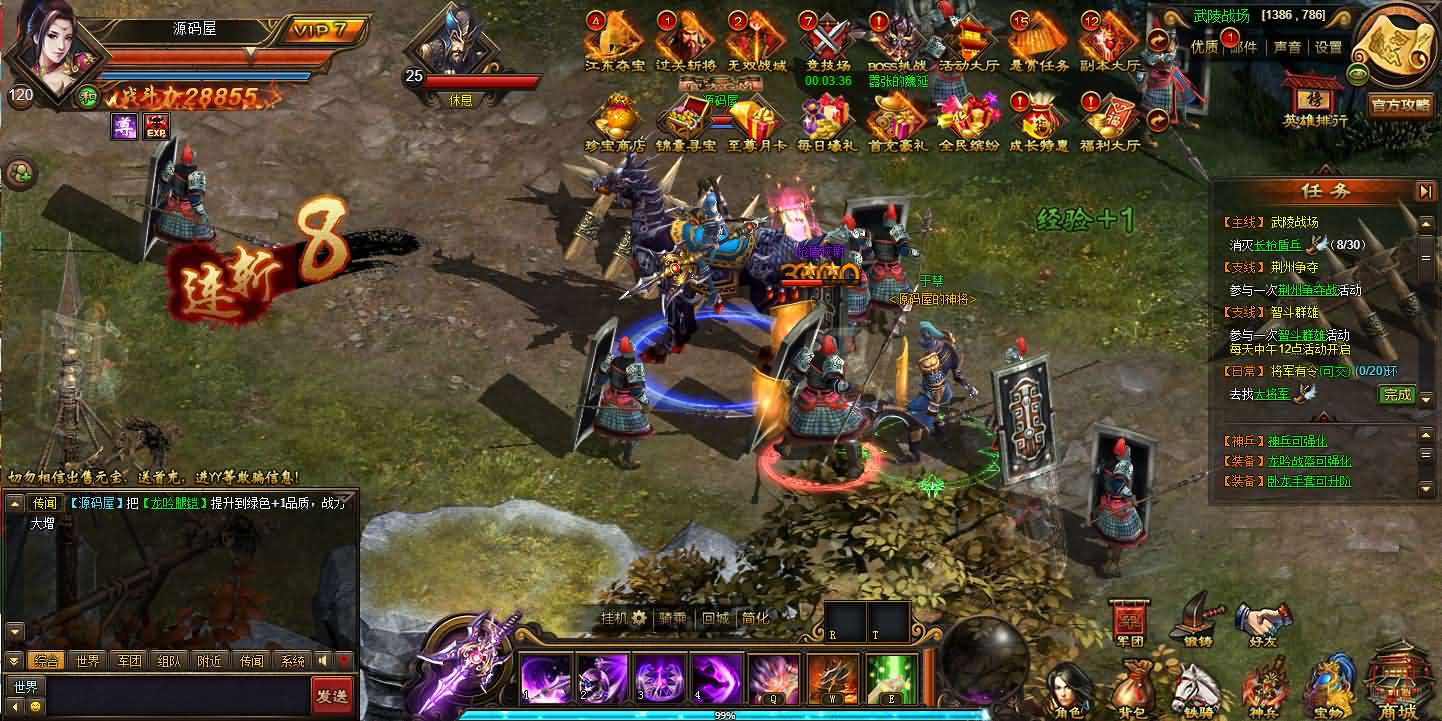Click the VIP 7 badge
The width and height of the screenshot is (1442, 721).
(320, 30)
